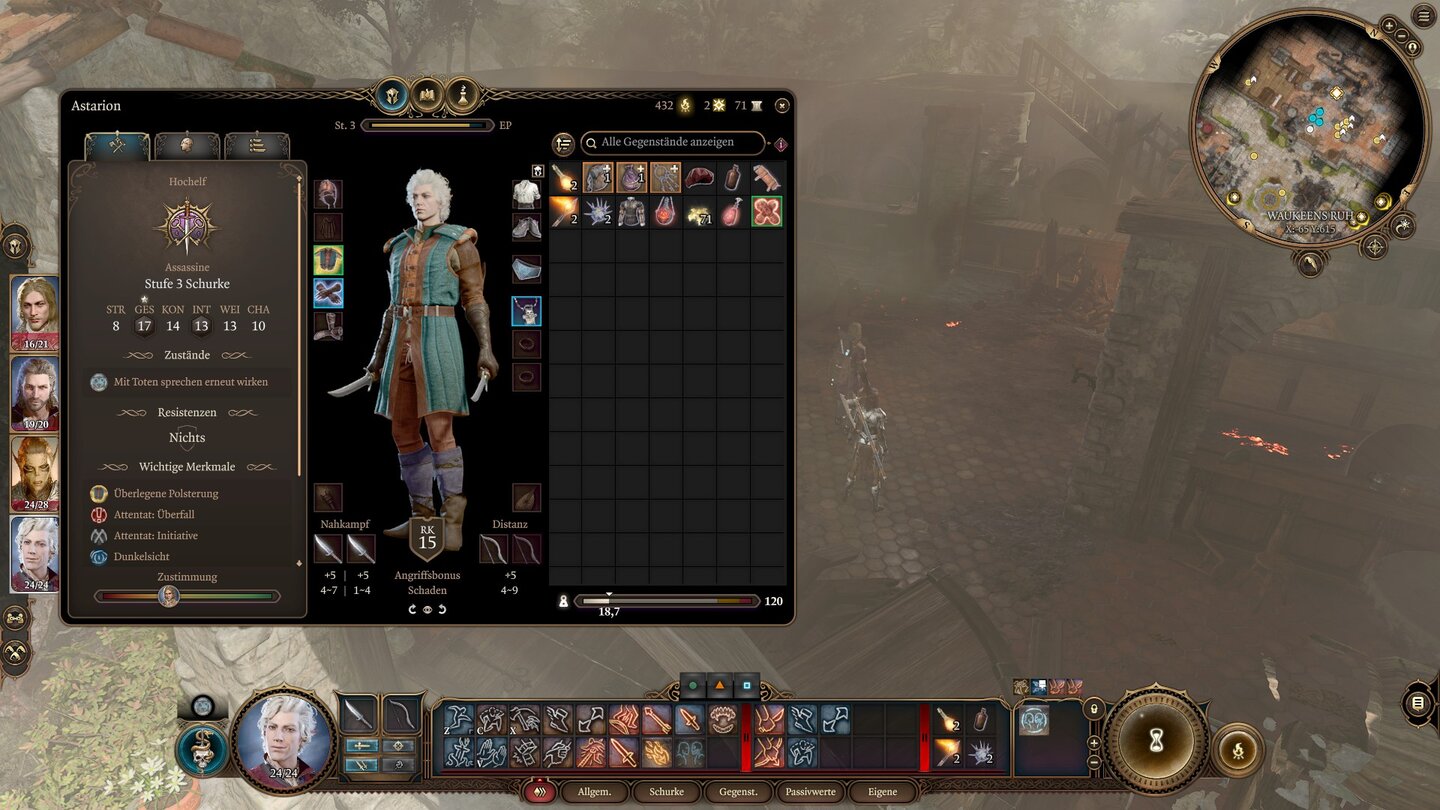Open the 'Gegenst.' hotbar tab
This screenshot has height=810, width=1440.
pos(738,792)
